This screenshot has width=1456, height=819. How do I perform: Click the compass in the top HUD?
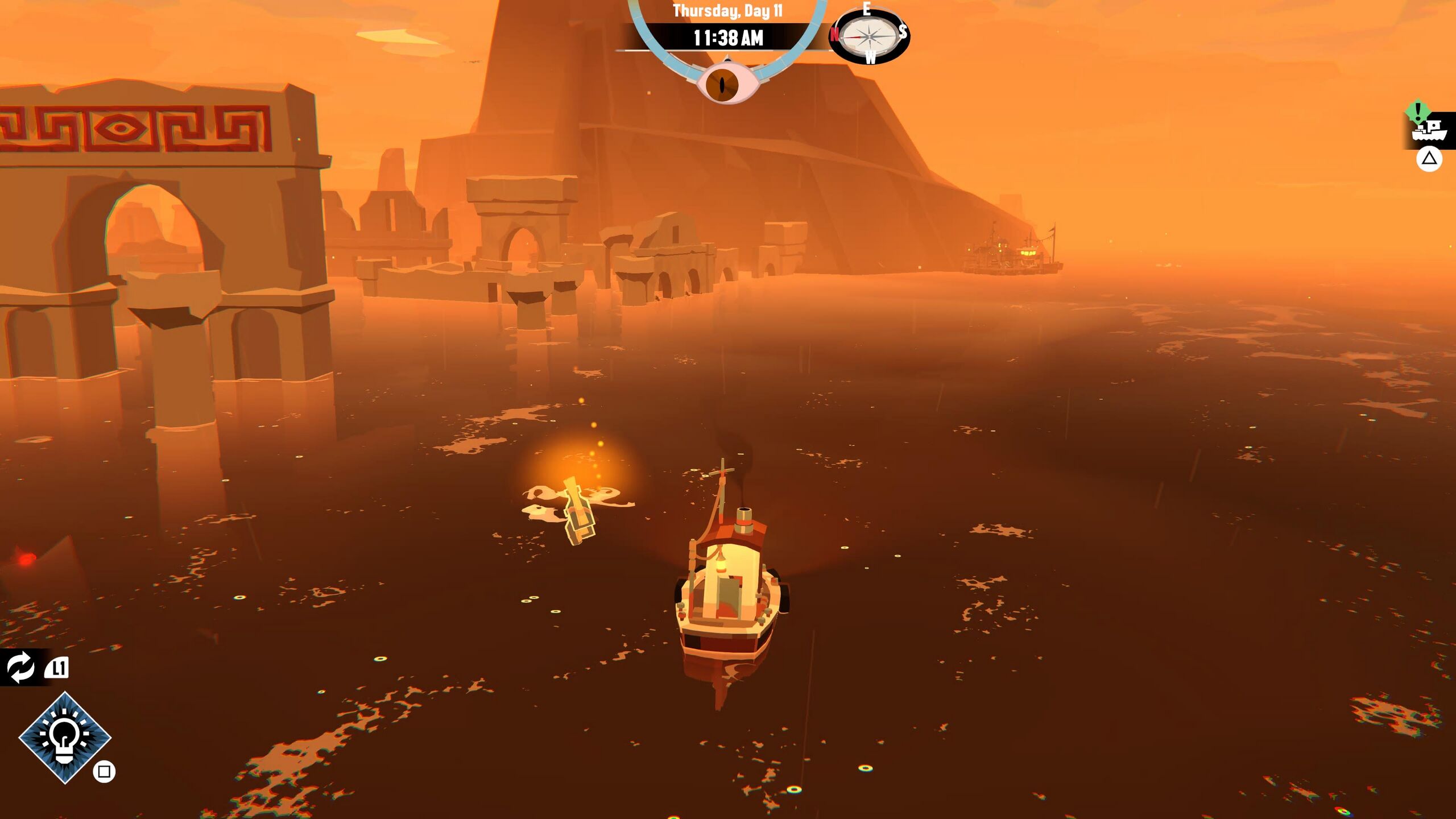[x=868, y=36]
